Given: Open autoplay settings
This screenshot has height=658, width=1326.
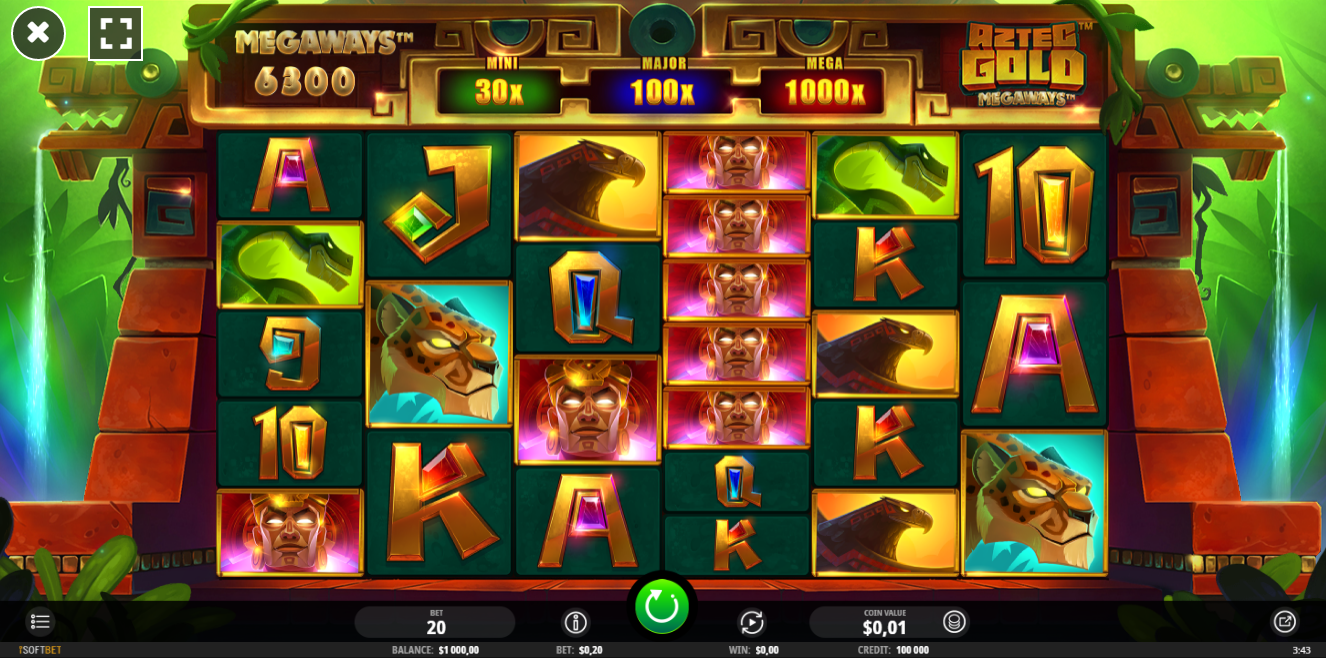Looking at the screenshot, I should (752, 622).
